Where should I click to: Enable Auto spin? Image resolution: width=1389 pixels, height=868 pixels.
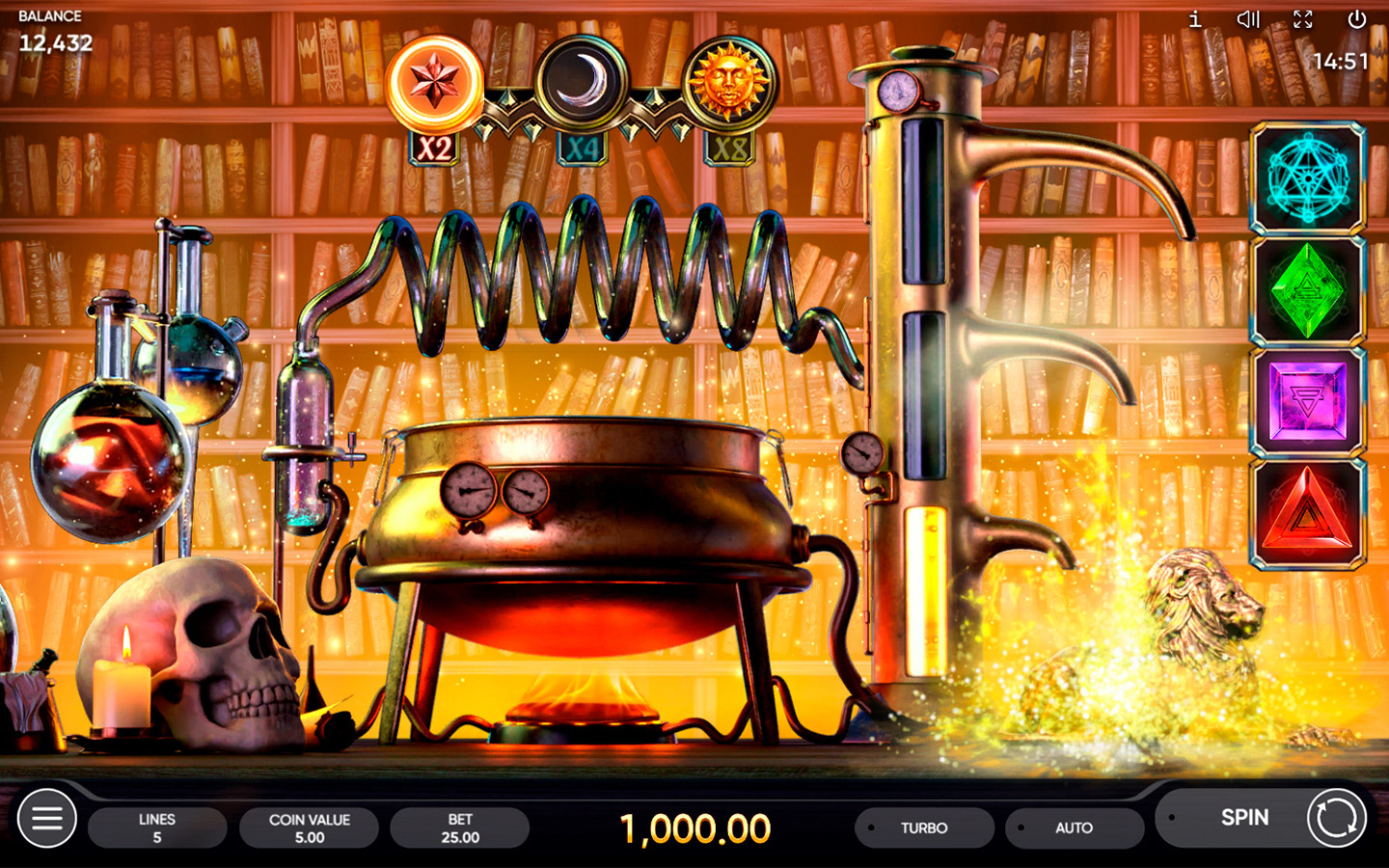[1074, 827]
